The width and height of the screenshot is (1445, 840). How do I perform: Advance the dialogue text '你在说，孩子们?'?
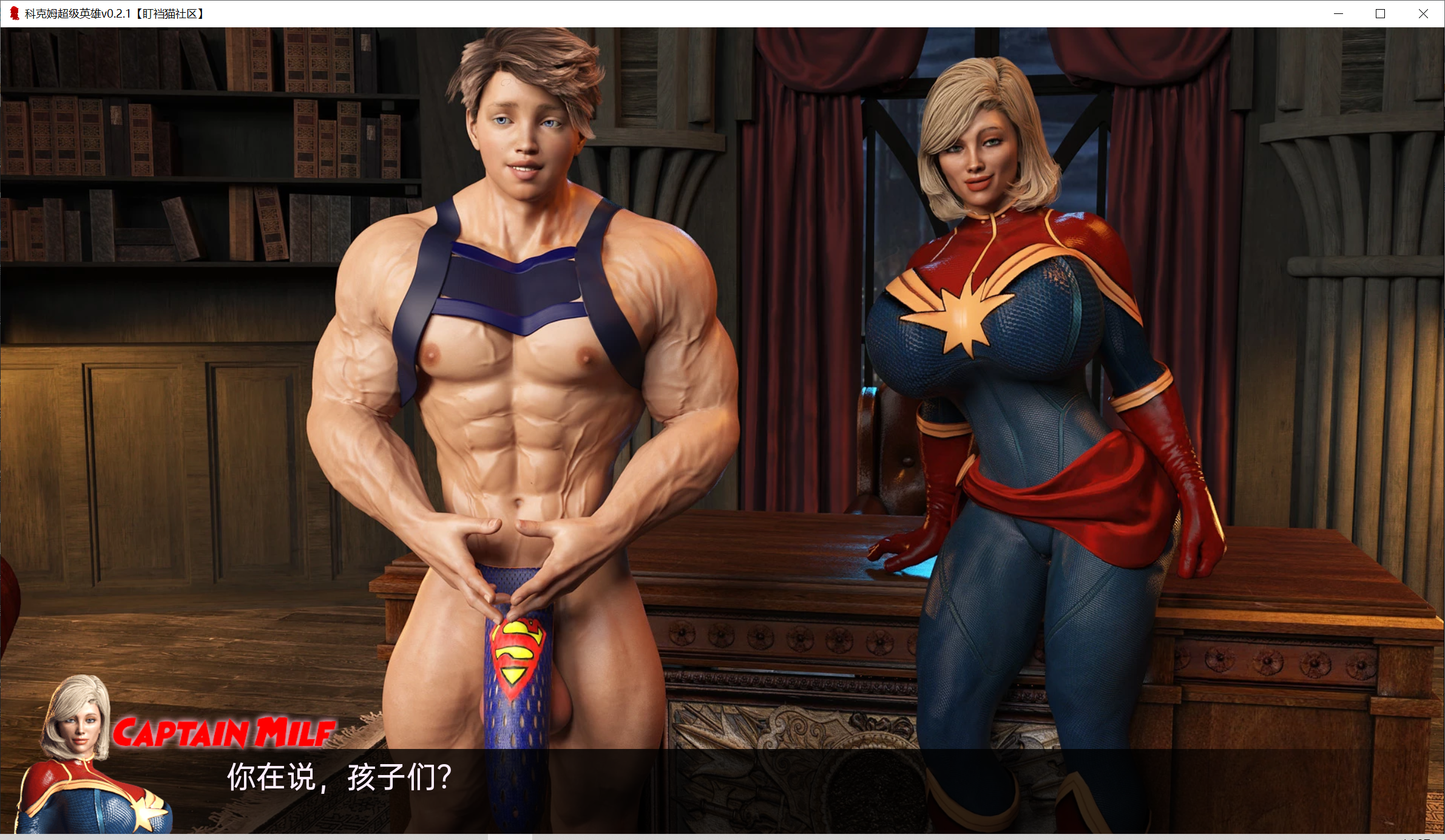tap(338, 779)
